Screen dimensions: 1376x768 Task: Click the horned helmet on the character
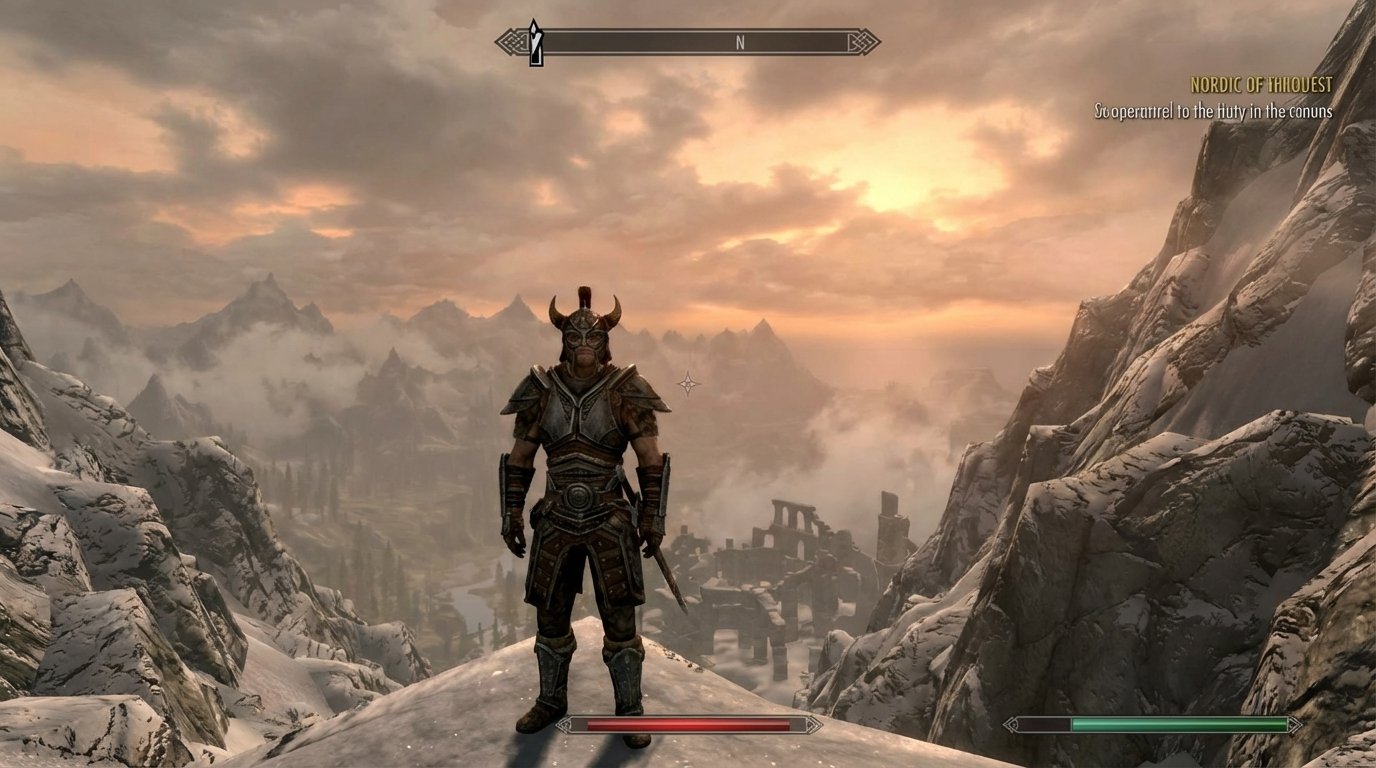[x=585, y=325]
